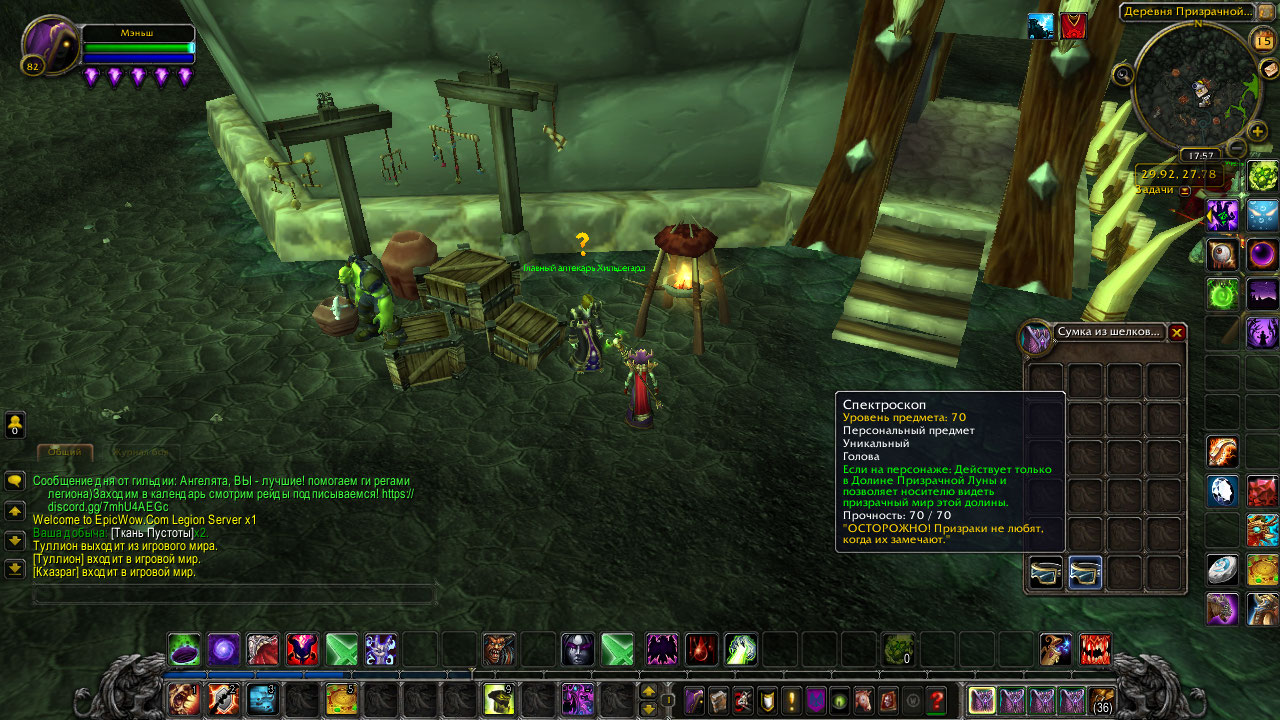This screenshot has width=1280, height=720.
Task: Select the highlighted Spectroscope goggles in bag
Action: coord(1085,573)
